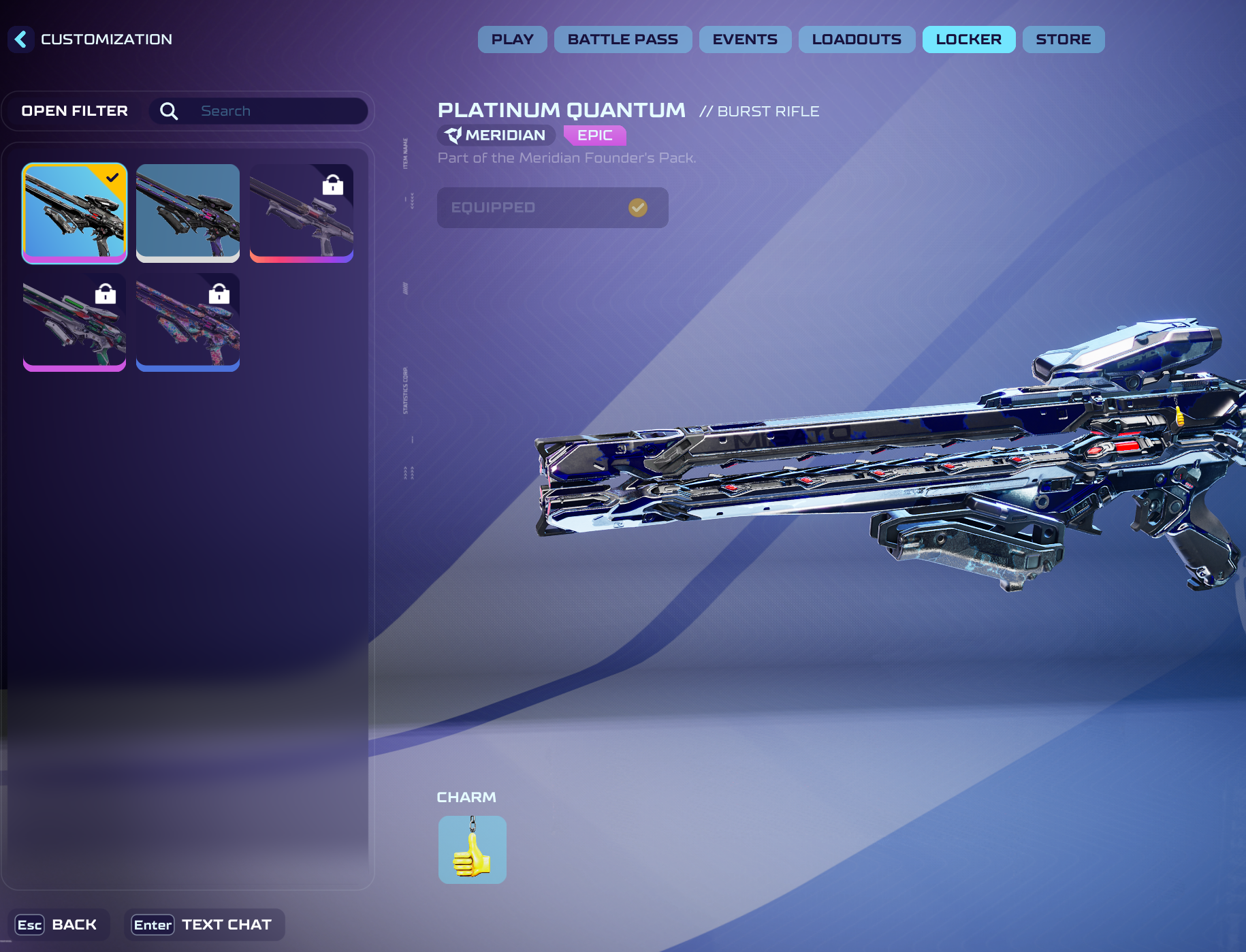Select the equipped Platinum Quantum skin thumbnail

coord(75,212)
